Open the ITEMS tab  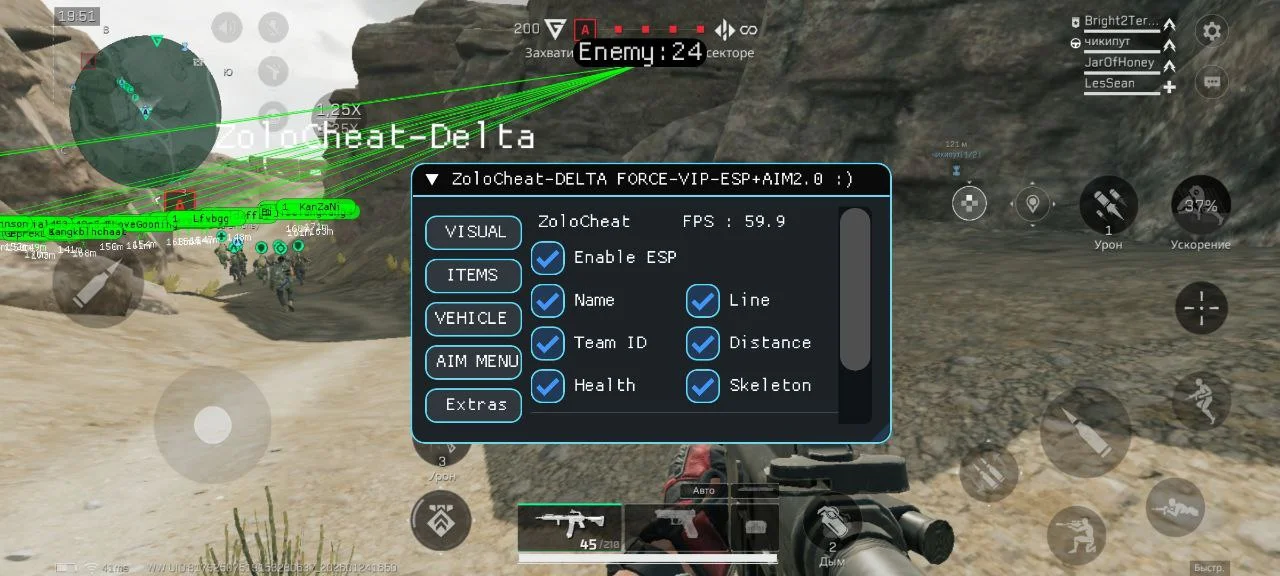tap(474, 275)
